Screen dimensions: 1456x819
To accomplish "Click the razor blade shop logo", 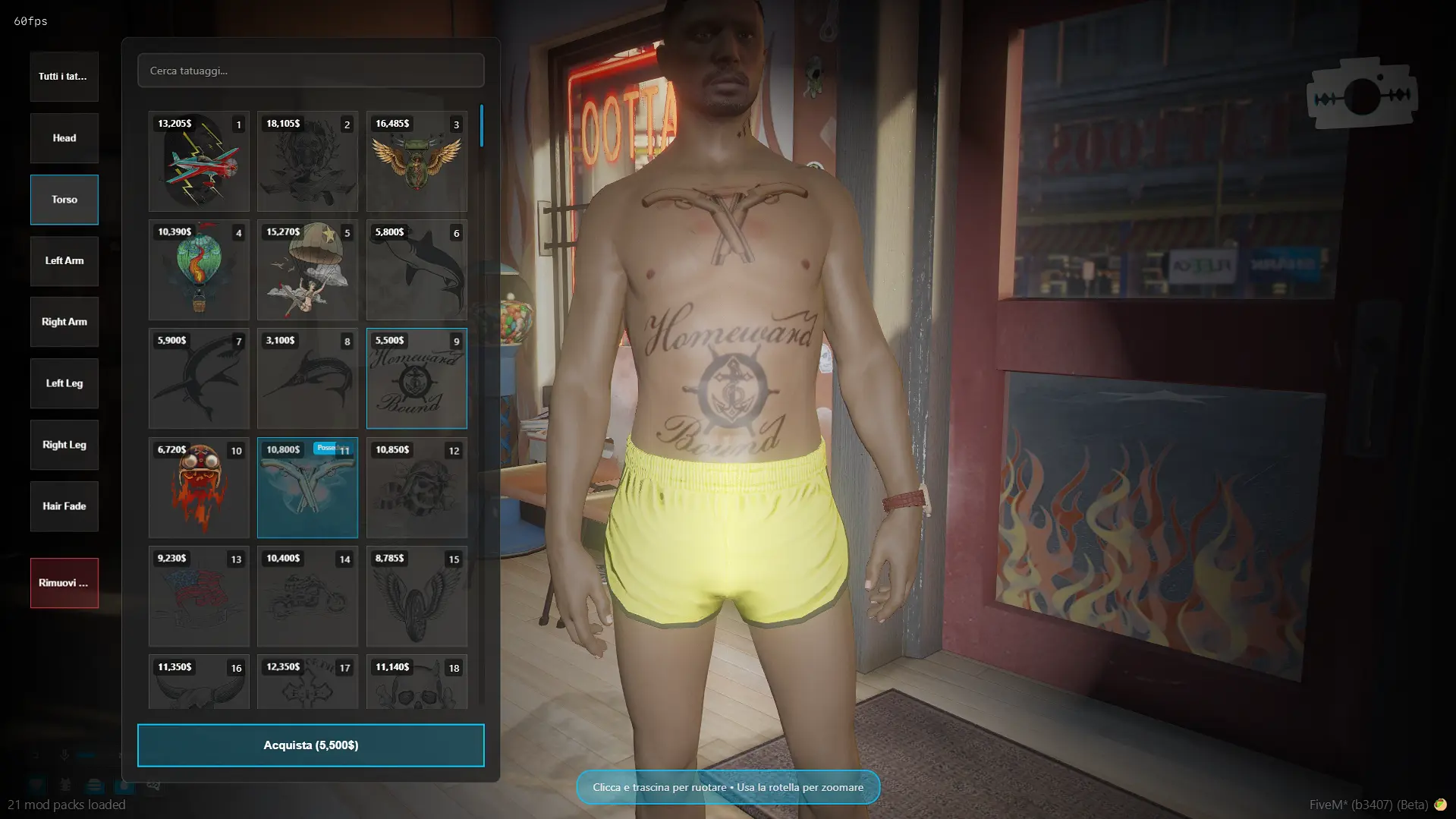I will [x=1362, y=93].
